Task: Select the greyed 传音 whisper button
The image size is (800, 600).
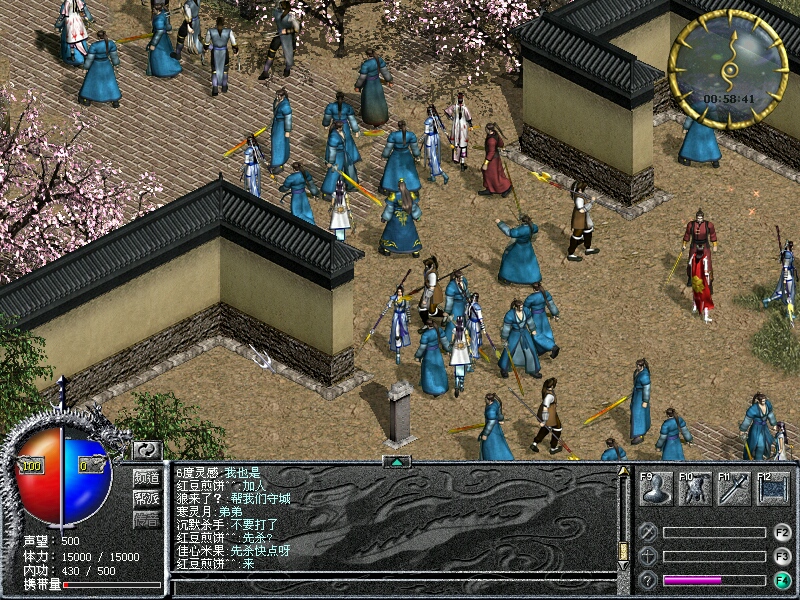Action: click(147, 519)
